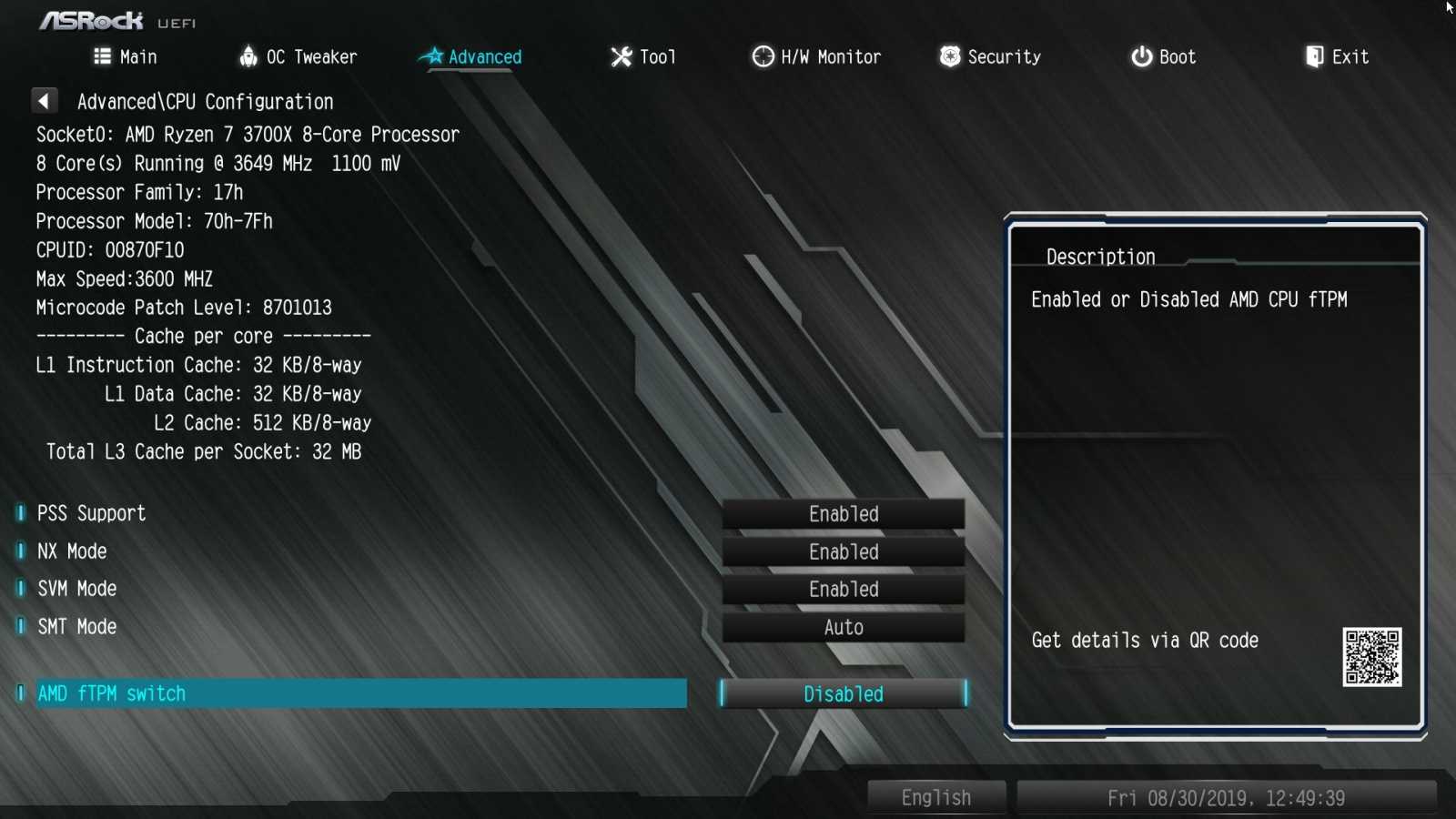Toggle the AMD fTPM switch Disabled value
The image size is (1456, 819).
(843, 694)
